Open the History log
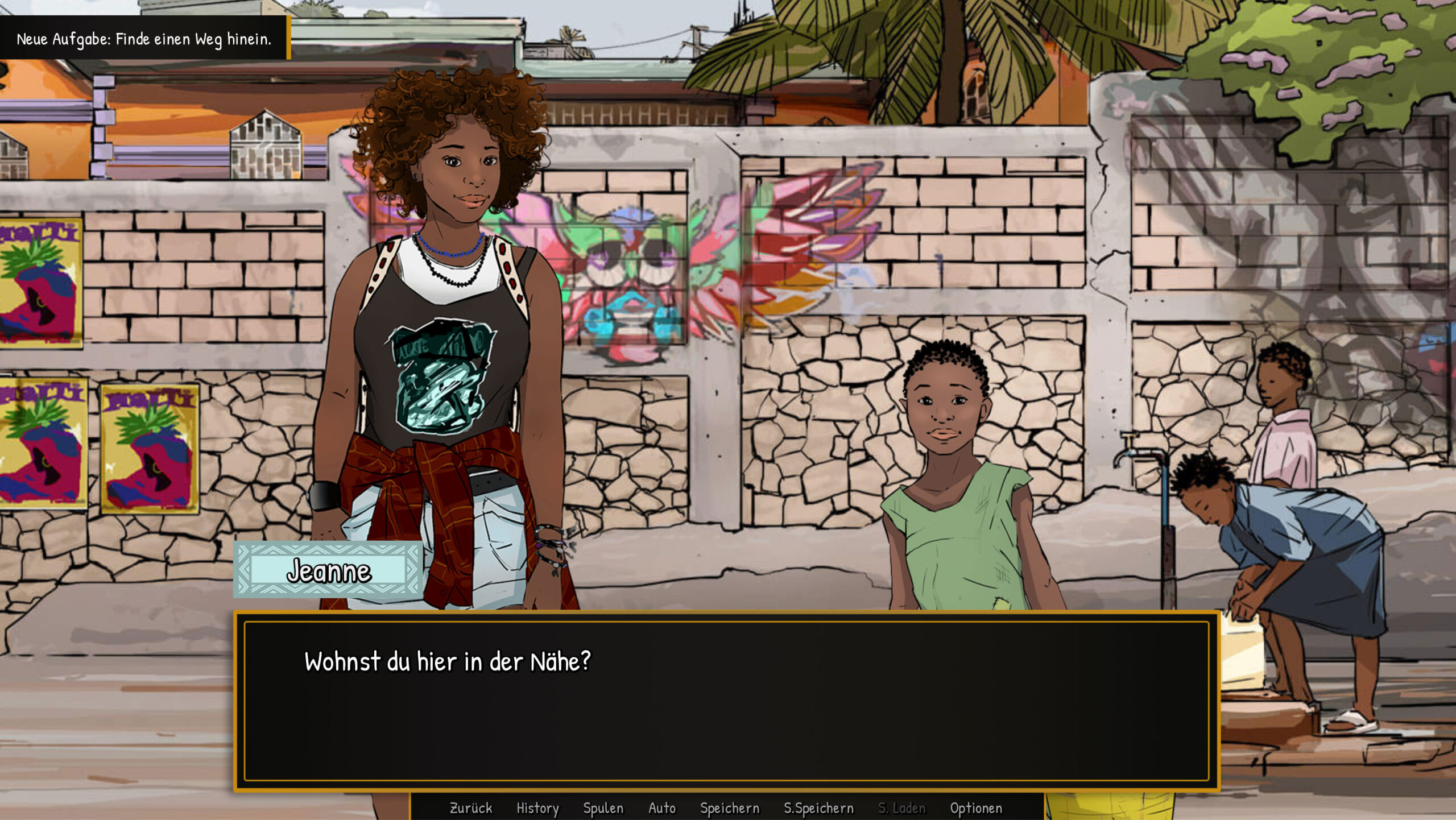This screenshot has height=820, width=1456. tap(537, 808)
